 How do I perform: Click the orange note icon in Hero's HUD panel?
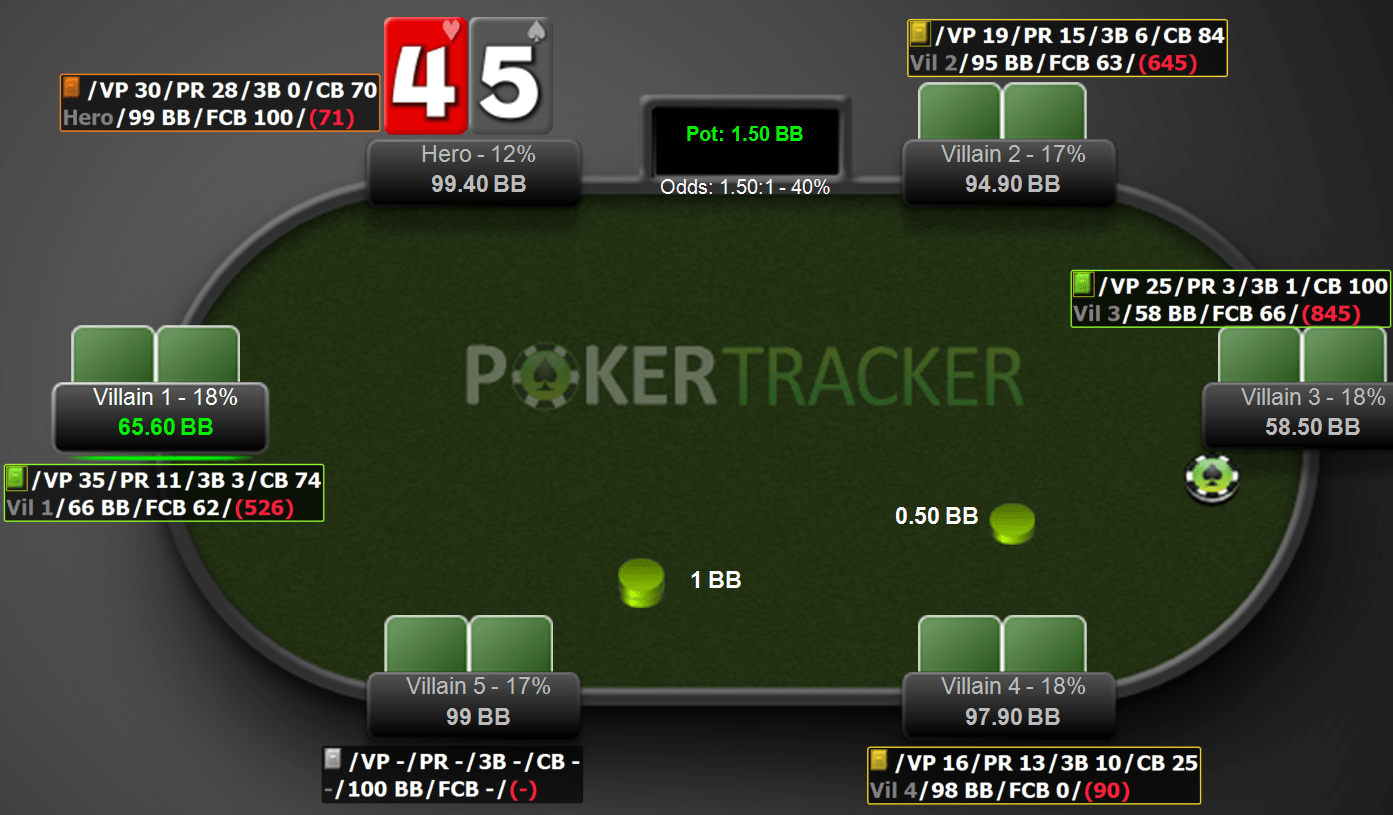tap(70, 89)
